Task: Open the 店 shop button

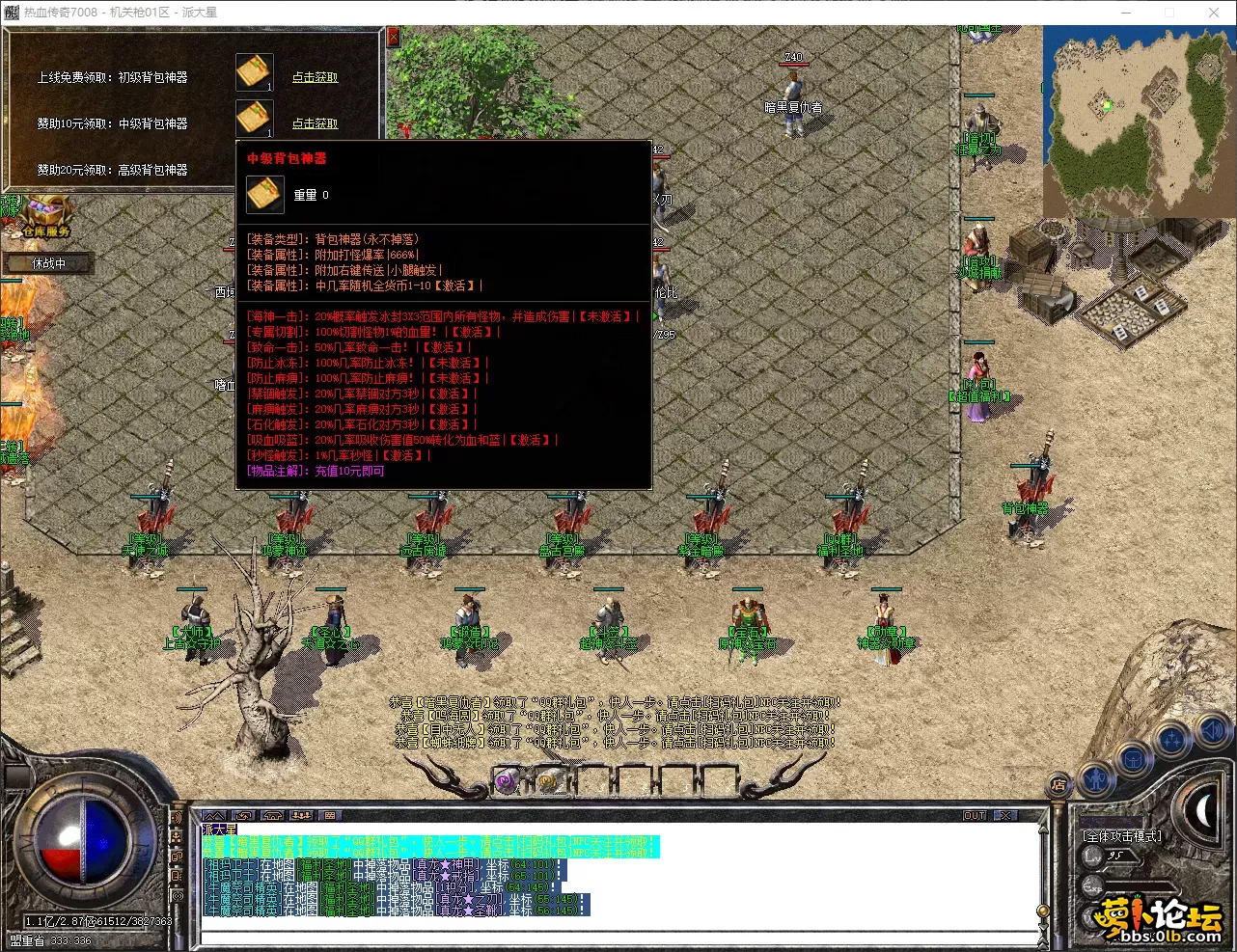Action: 1059,785
